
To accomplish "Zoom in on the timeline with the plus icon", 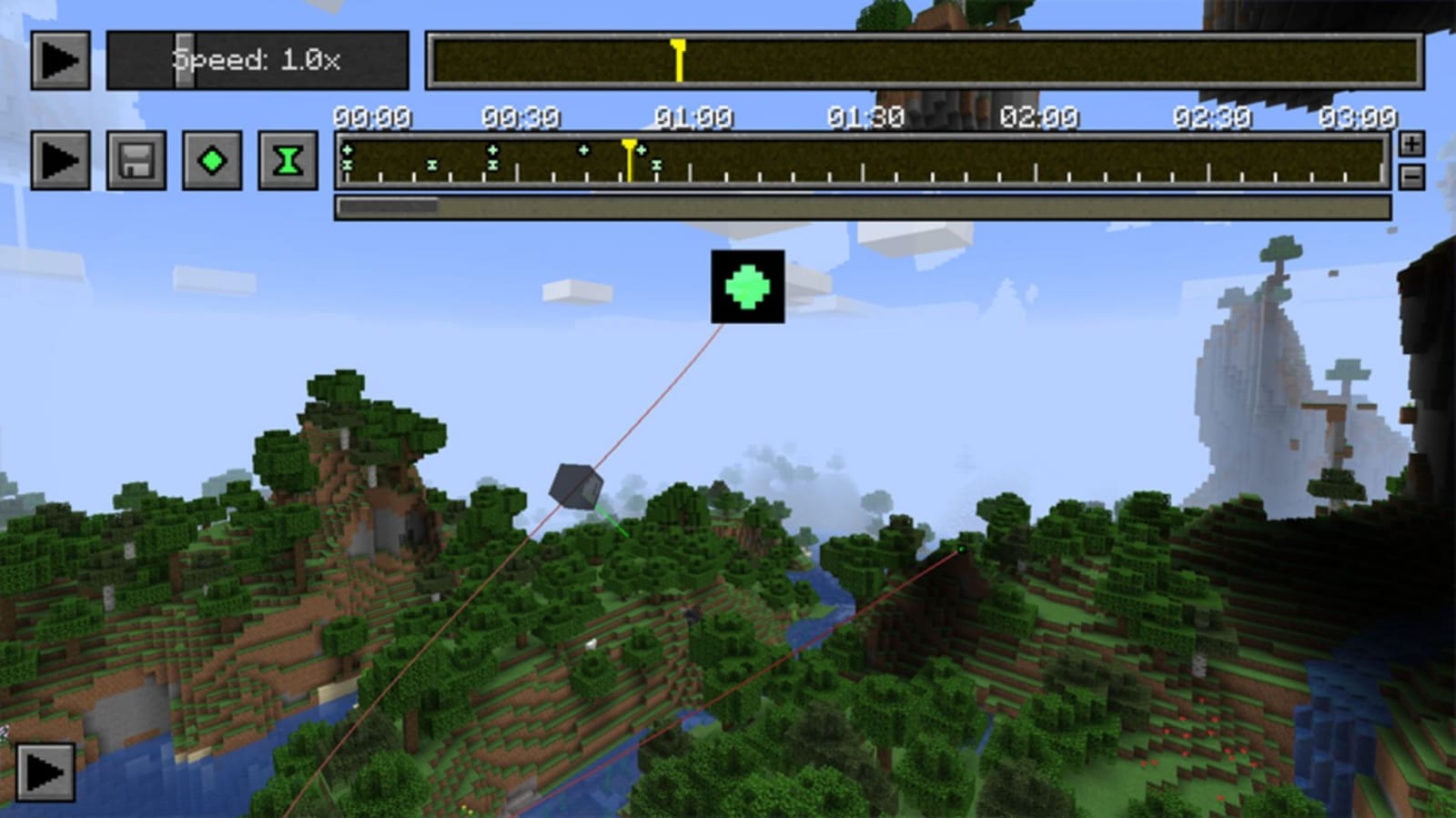I will click(x=1411, y=144).
